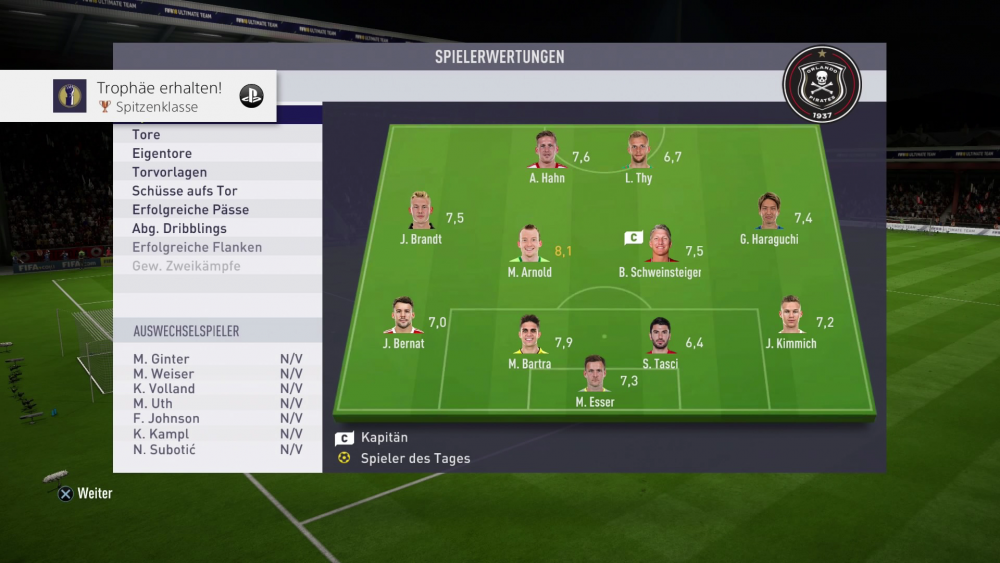Choose defender M. Bartra
Image resolution: width=1000 pixels, height=563 pixels.
pyautogui.click(x=529, y=336)
